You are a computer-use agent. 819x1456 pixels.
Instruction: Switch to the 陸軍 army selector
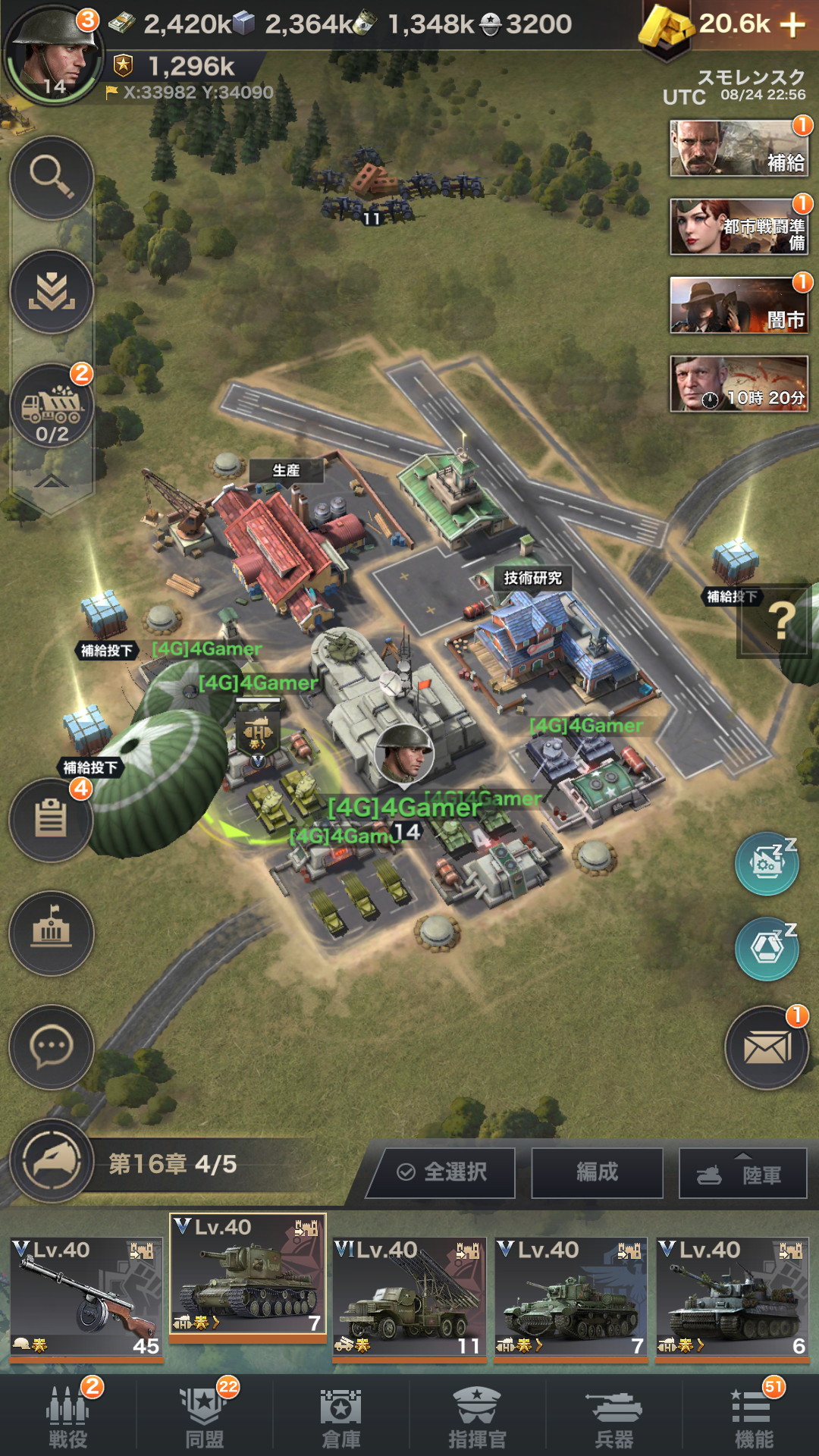pyautogui.click(x=743, y=1174)
